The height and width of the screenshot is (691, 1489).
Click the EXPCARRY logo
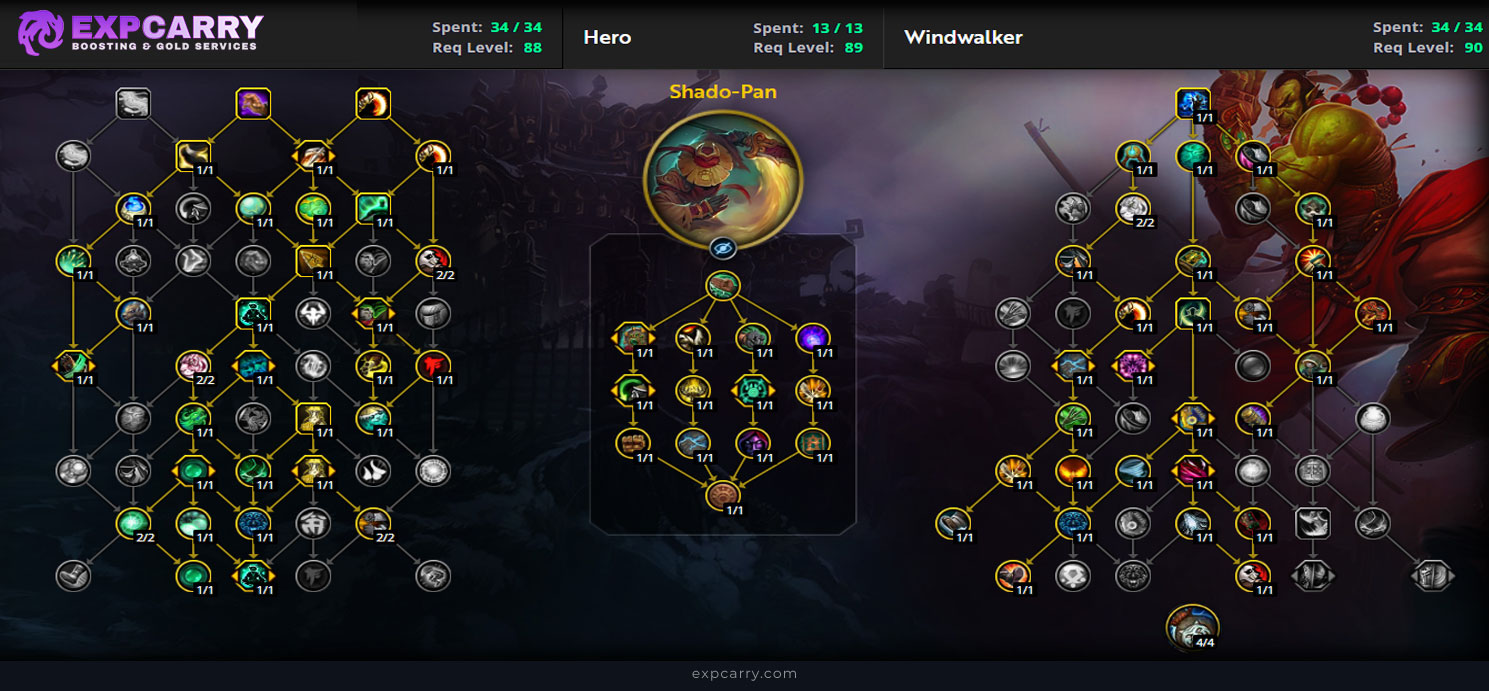click(140, 33)
